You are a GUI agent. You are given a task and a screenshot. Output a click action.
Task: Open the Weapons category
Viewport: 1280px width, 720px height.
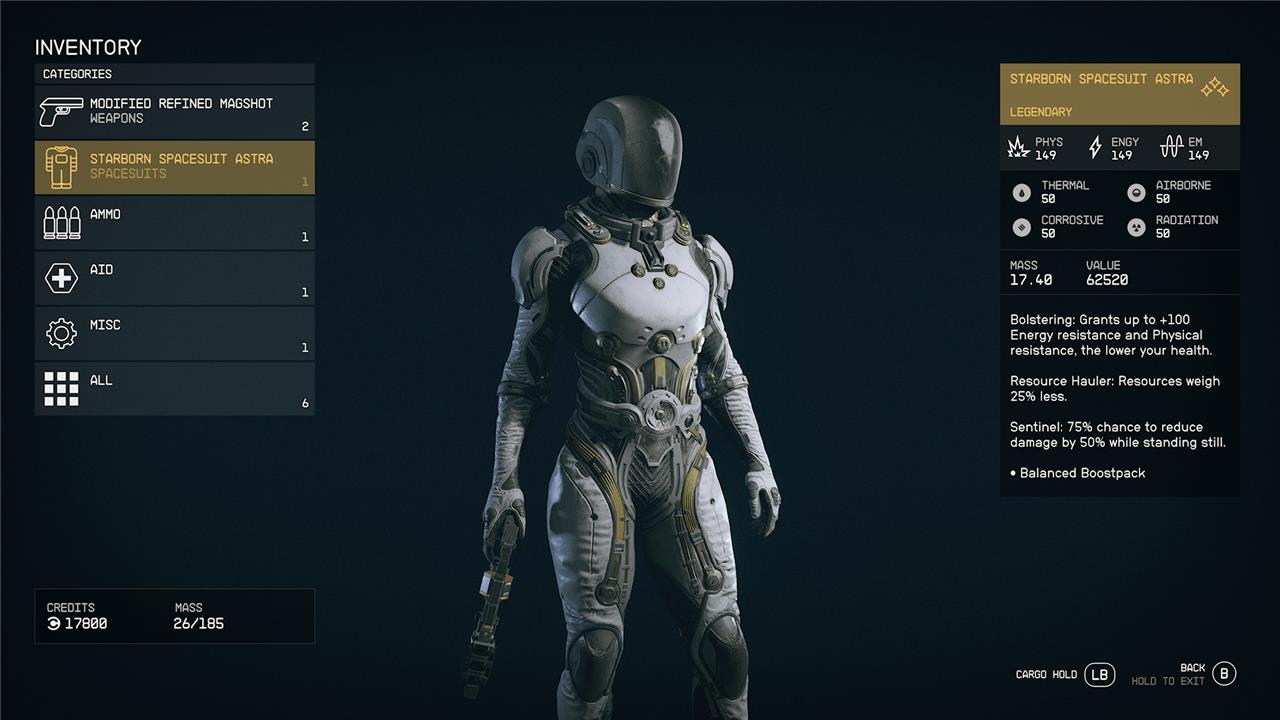point(175,112)
